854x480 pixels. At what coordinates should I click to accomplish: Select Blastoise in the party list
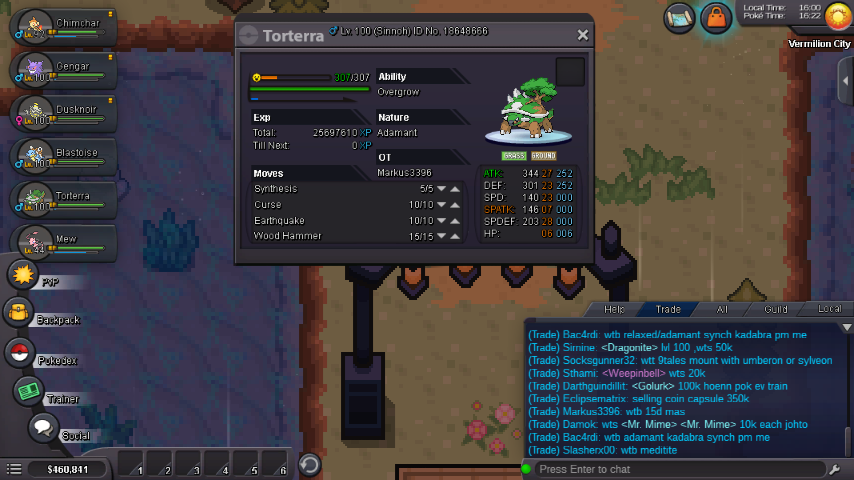(x=60, y=155)
